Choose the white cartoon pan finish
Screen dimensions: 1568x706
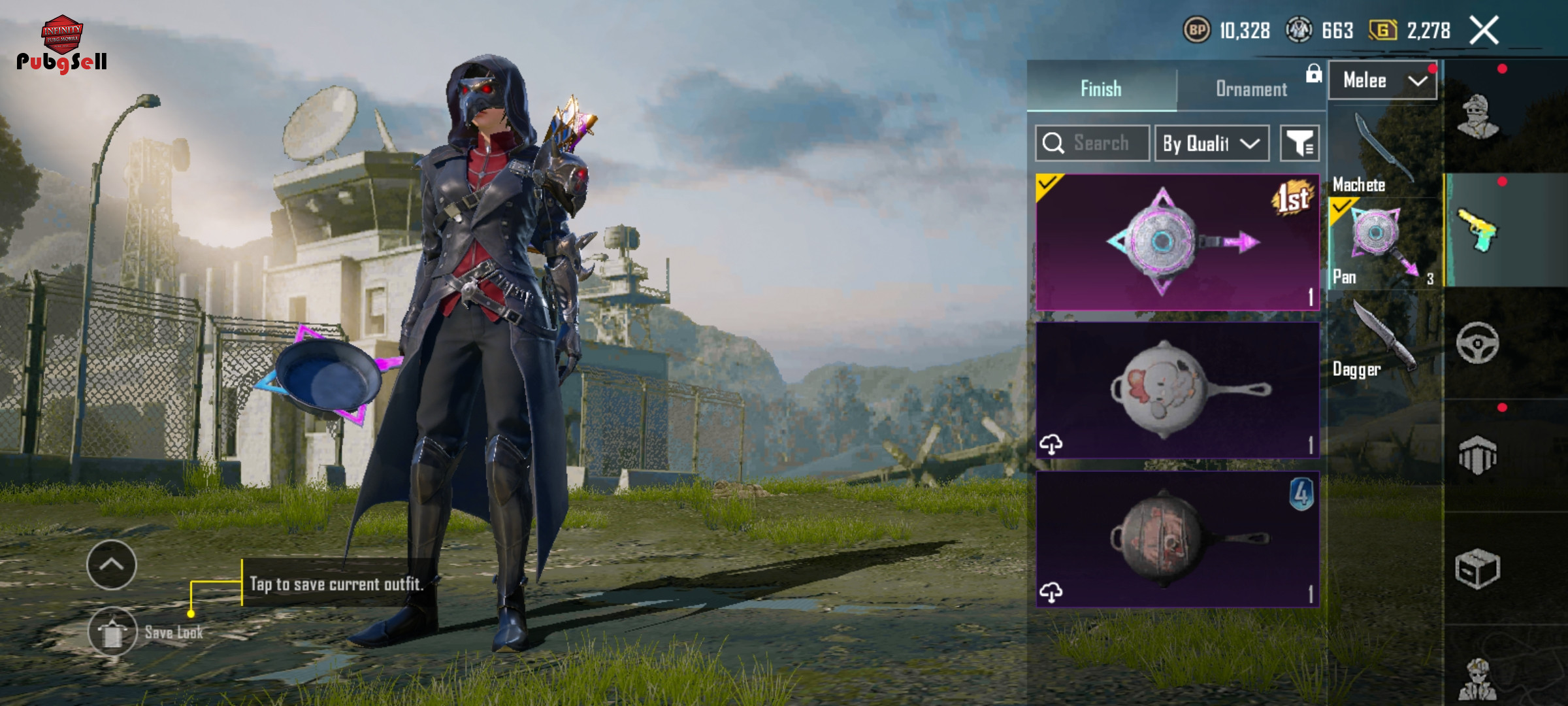click(x=1177, y=390)
